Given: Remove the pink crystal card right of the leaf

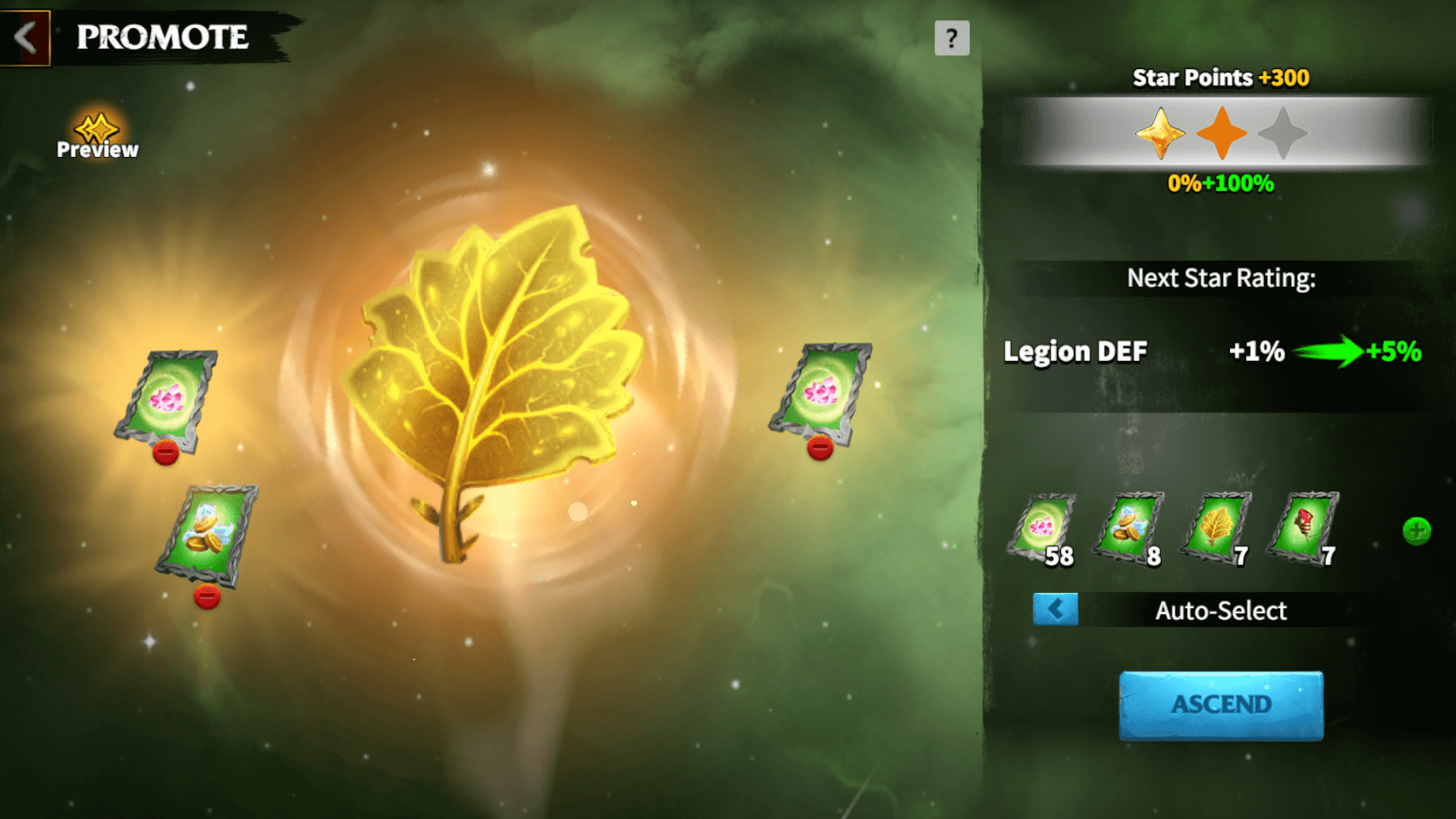Looking at the screenshot, I should point(820,448).
